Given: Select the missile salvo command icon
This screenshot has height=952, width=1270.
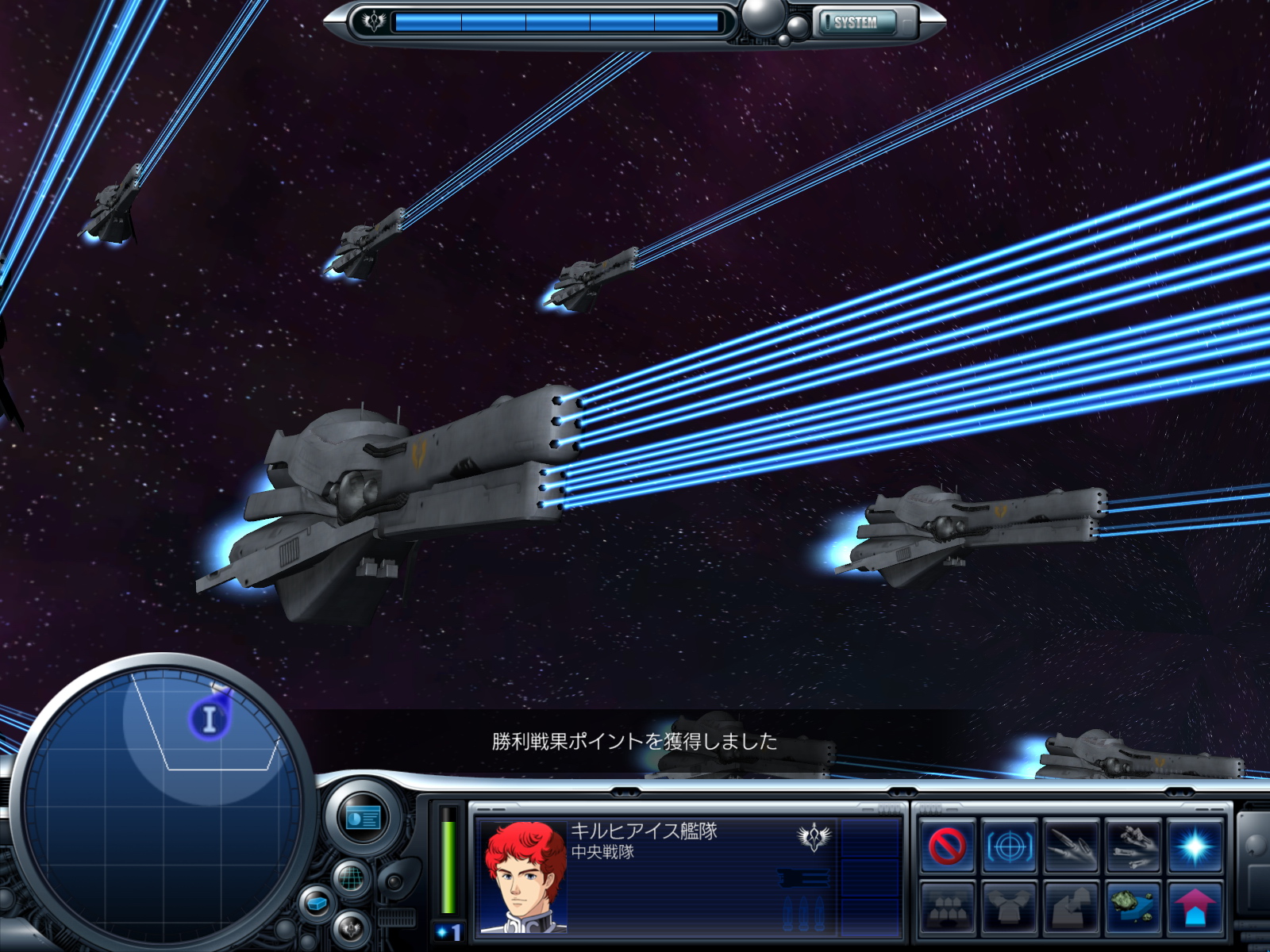Looking at the screenshot, I should pos(1071,846).
